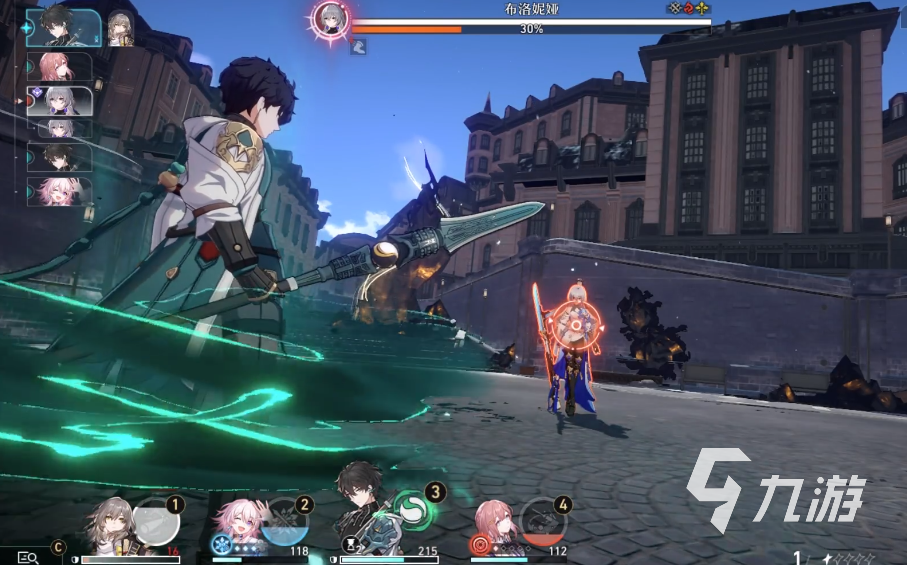Open the battle details magnifier icon
Viewport: 907px width, 565px height.
(27, 556)
